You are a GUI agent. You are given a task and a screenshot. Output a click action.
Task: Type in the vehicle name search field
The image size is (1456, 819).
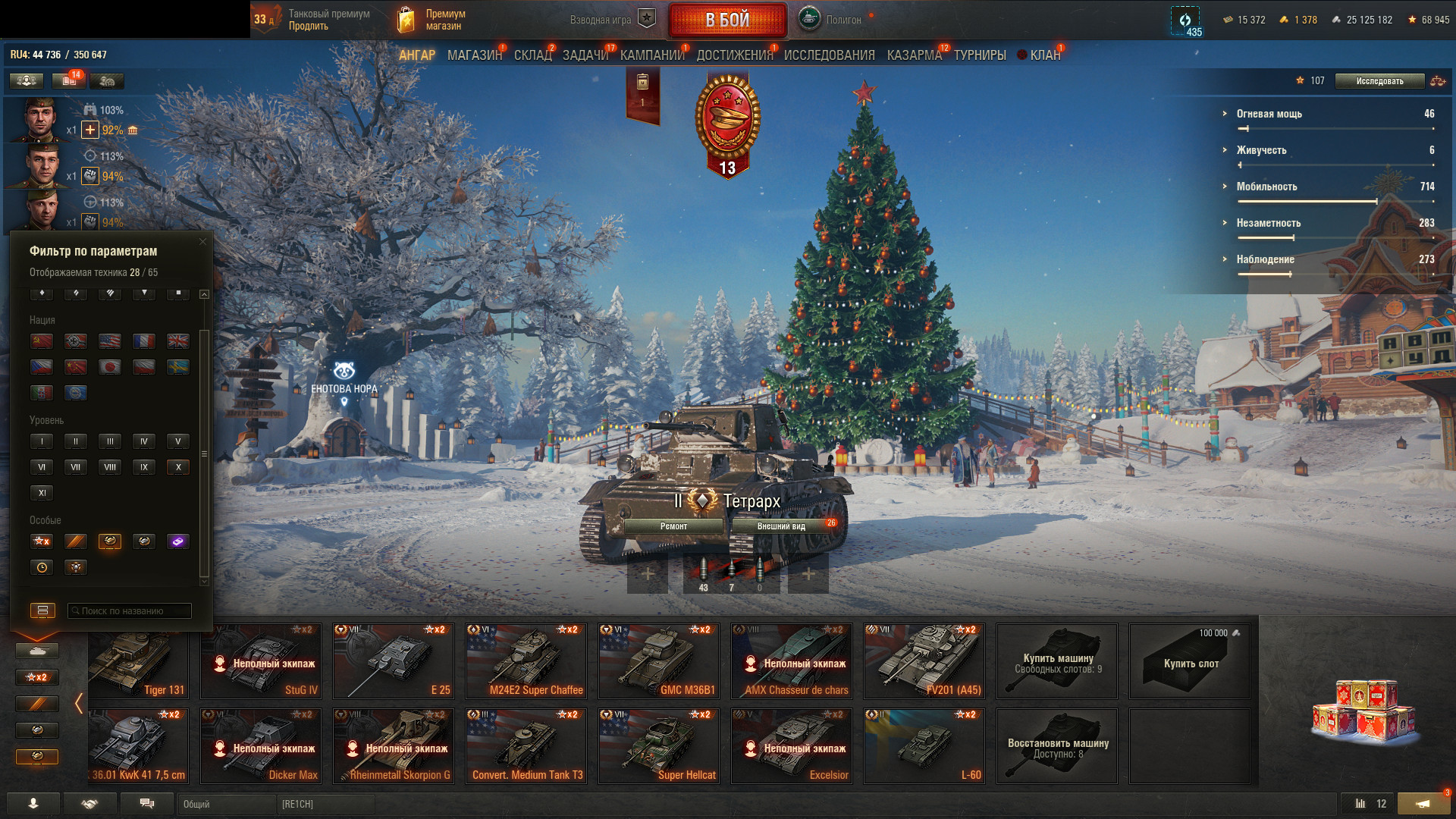click(130, 611)
